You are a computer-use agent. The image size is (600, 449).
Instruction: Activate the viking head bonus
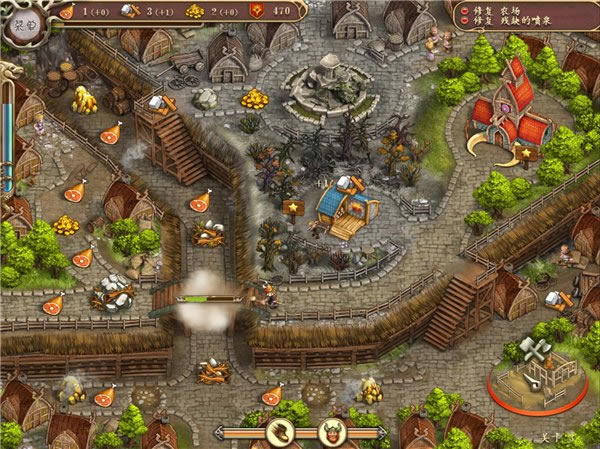click(330, 432)
